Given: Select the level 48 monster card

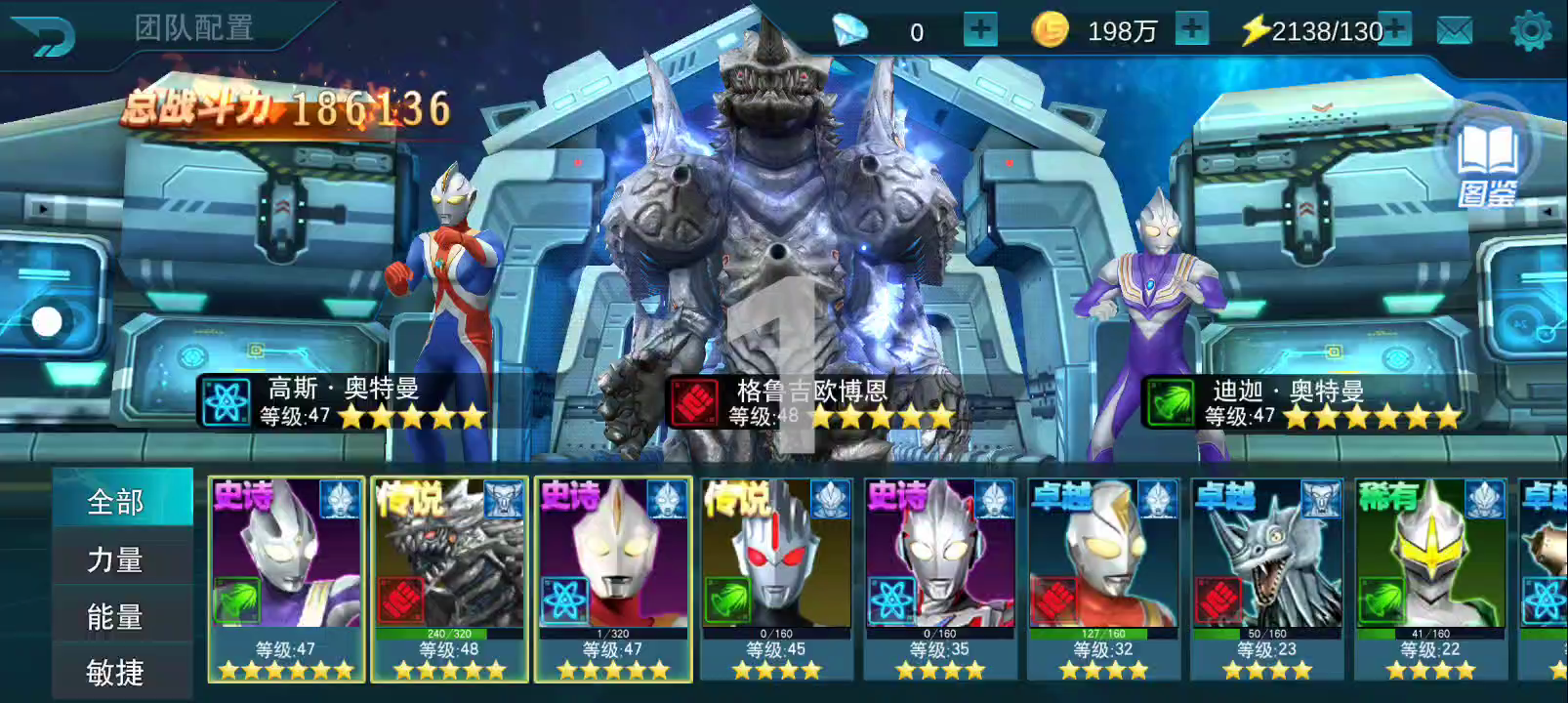Looking at the screenshot, I should click(x=449, y=578).
